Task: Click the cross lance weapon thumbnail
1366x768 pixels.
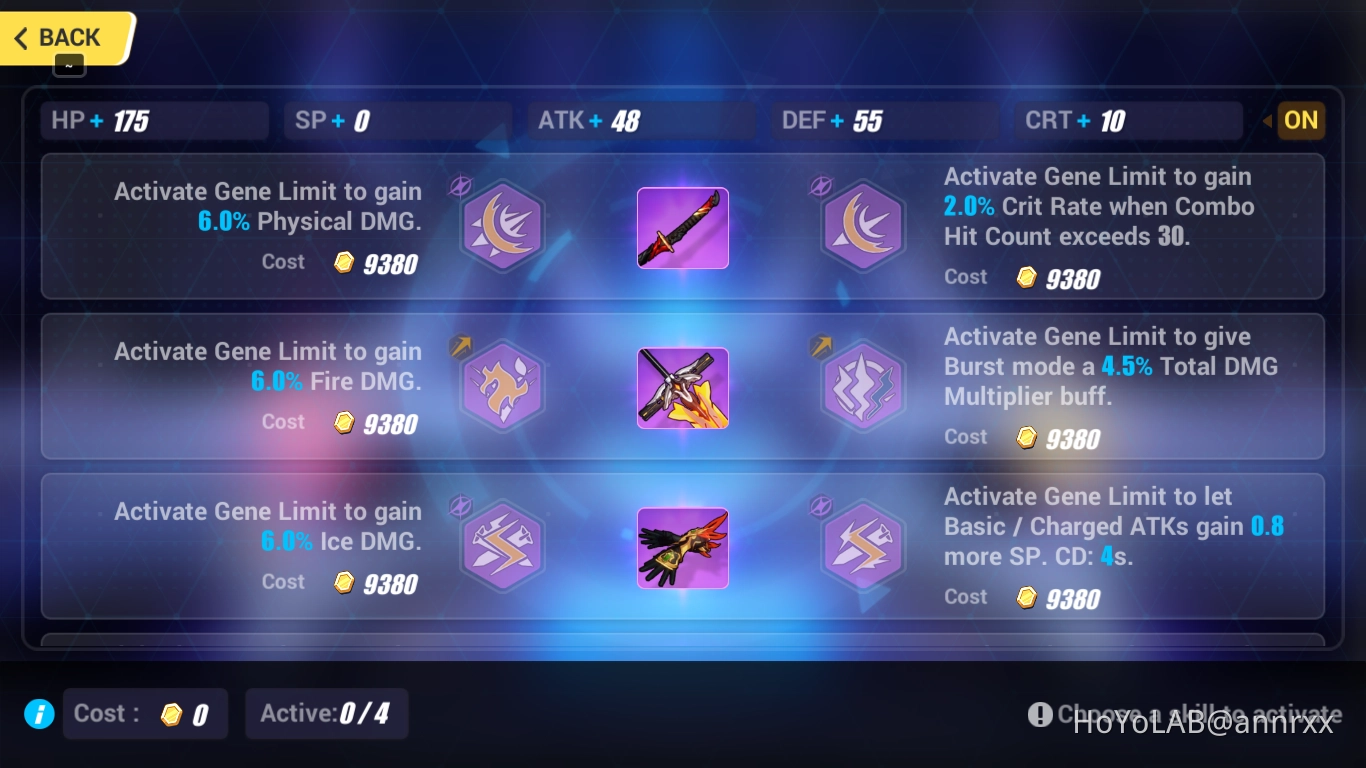Action: pos(683,388)
